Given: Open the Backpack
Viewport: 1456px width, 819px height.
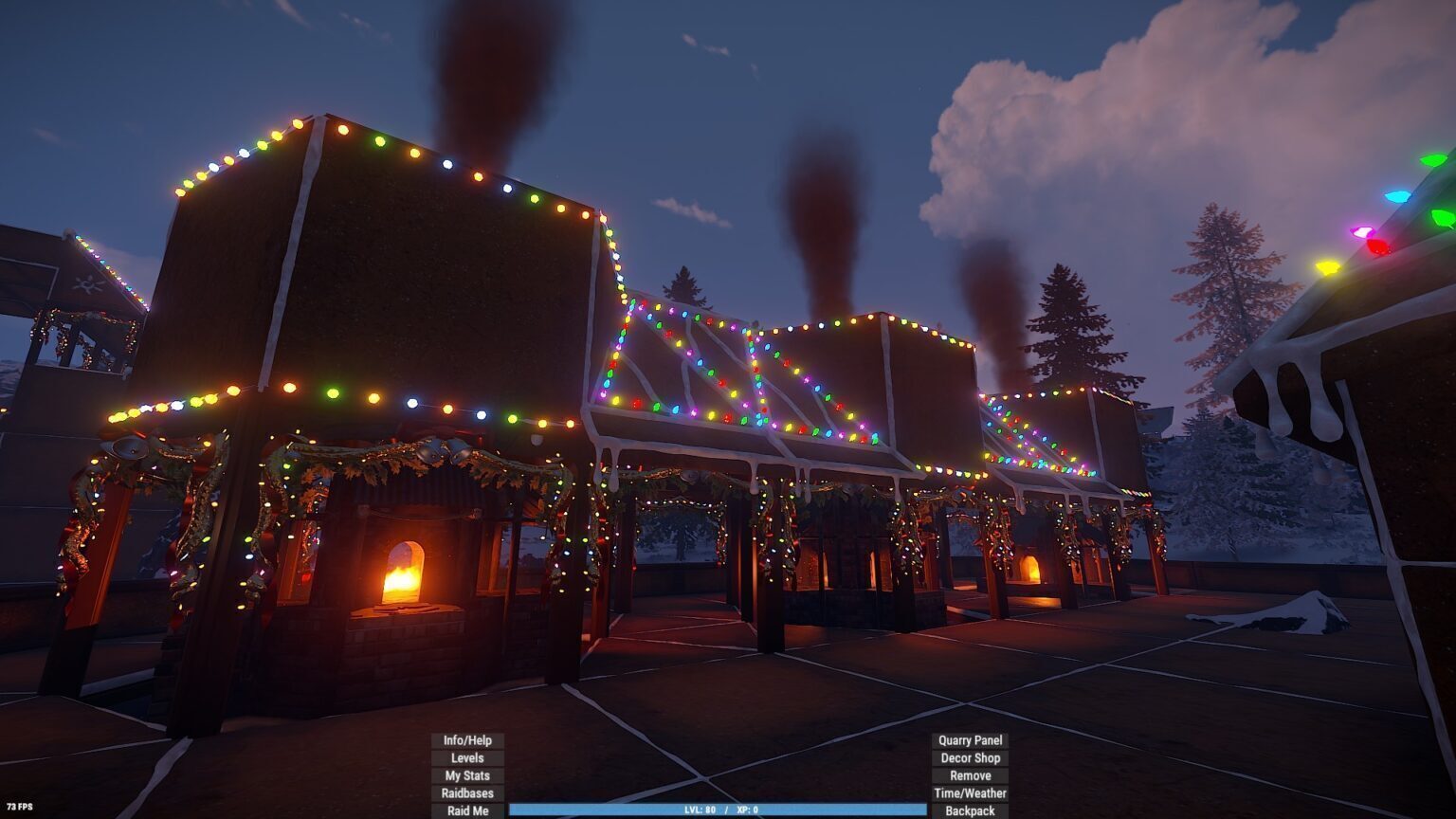Looking at the screenshot, I should 970,810.
